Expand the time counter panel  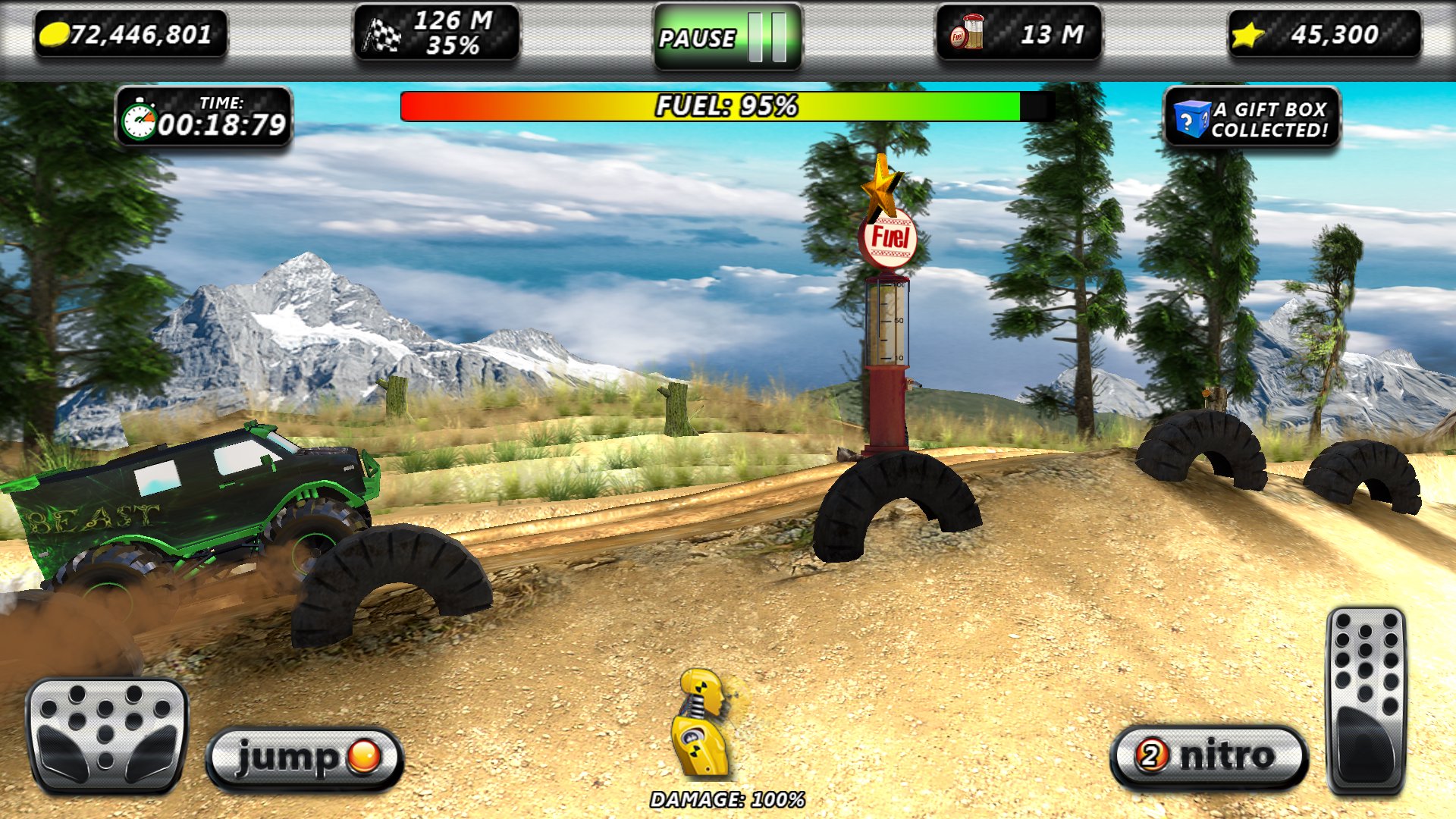pyautogui.click(x=205, y=118)
